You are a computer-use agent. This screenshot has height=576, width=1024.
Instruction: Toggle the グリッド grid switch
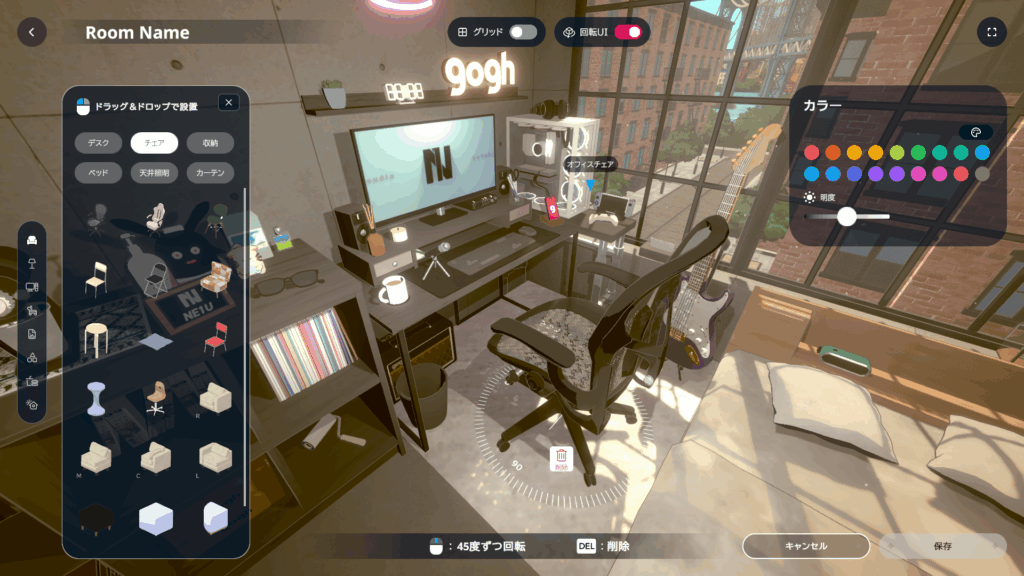522,32
